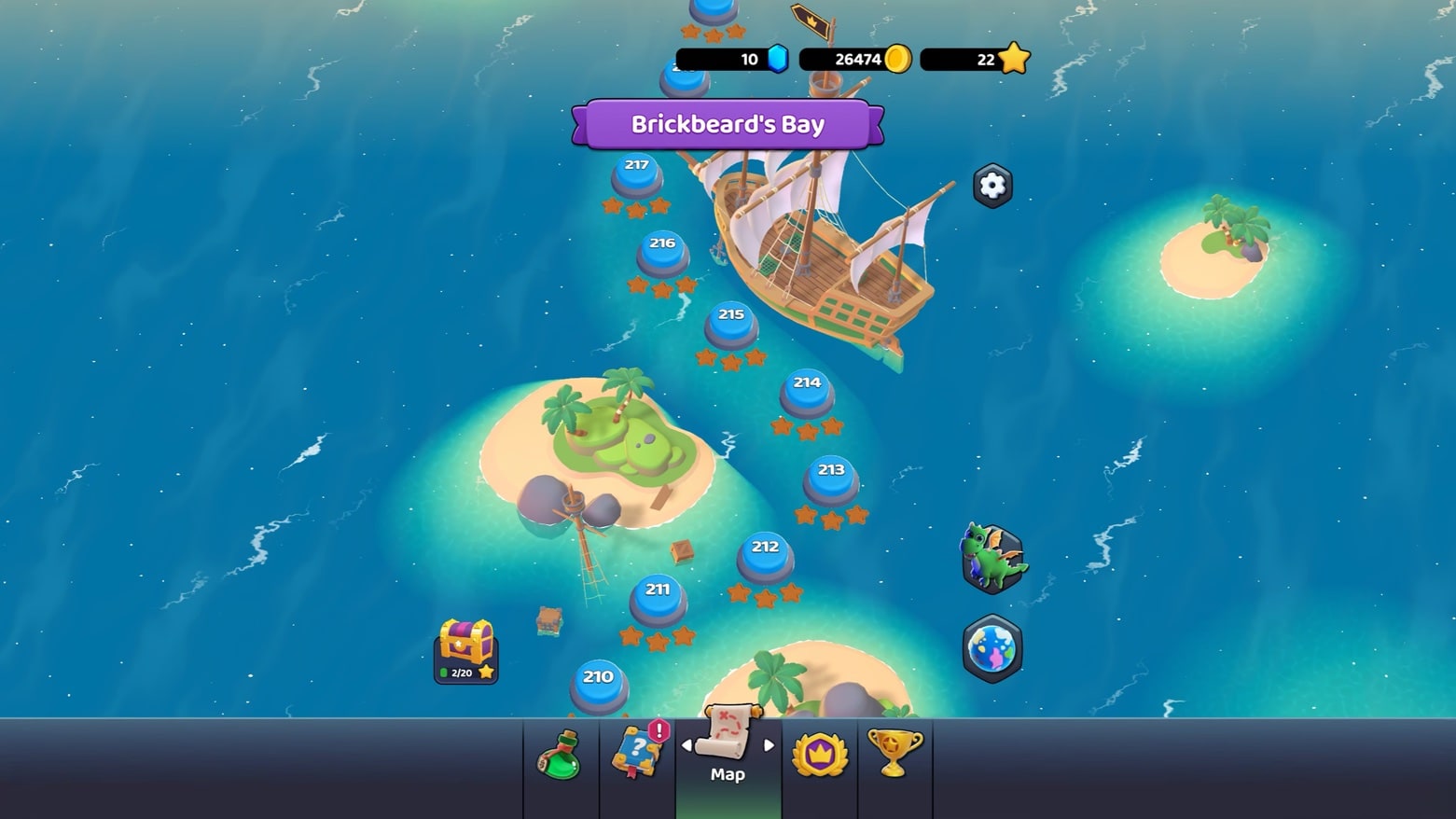Choose level 215 on the map
The height and width of the screenshot is (819, 1456).
tap(731, 324)
